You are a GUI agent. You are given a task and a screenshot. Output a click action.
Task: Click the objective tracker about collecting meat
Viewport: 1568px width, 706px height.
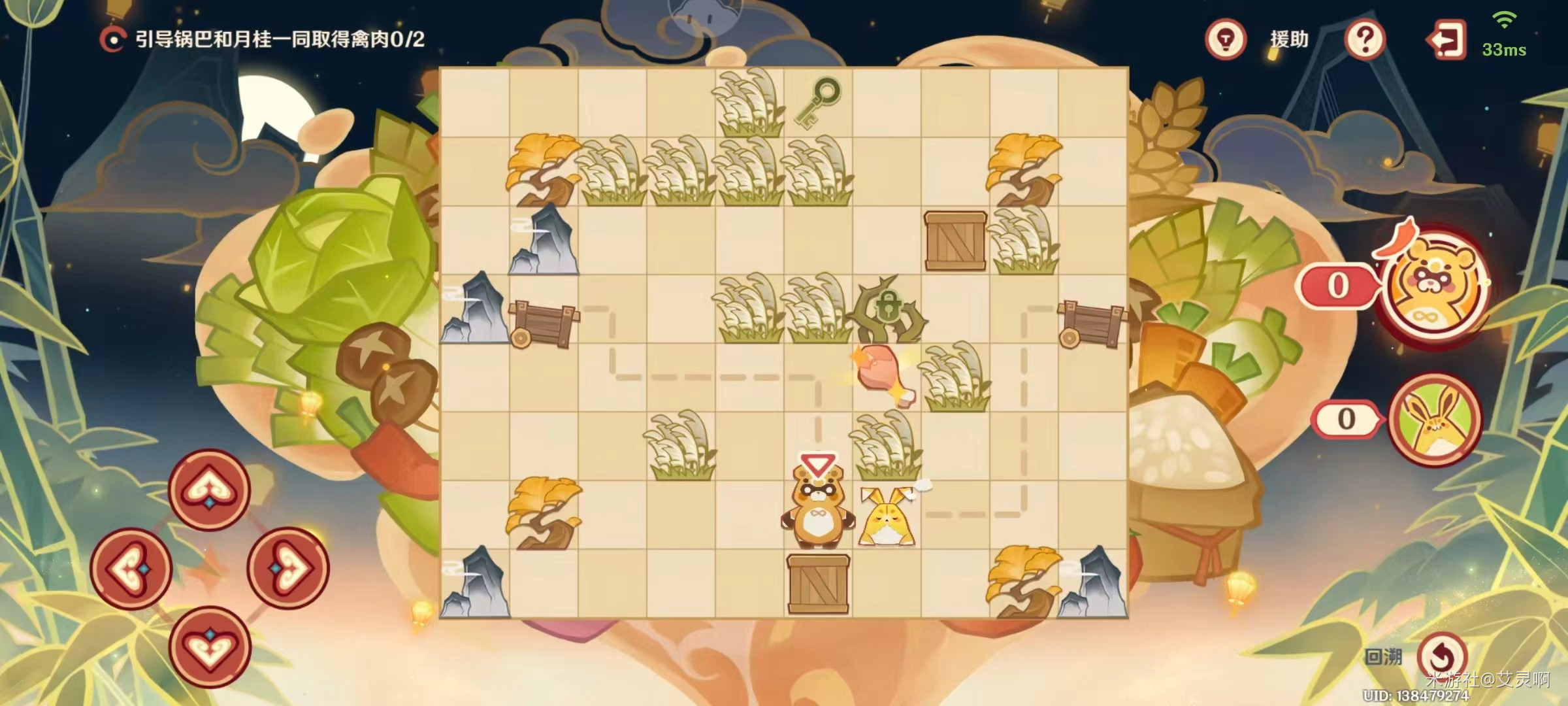tap(263, 40)
